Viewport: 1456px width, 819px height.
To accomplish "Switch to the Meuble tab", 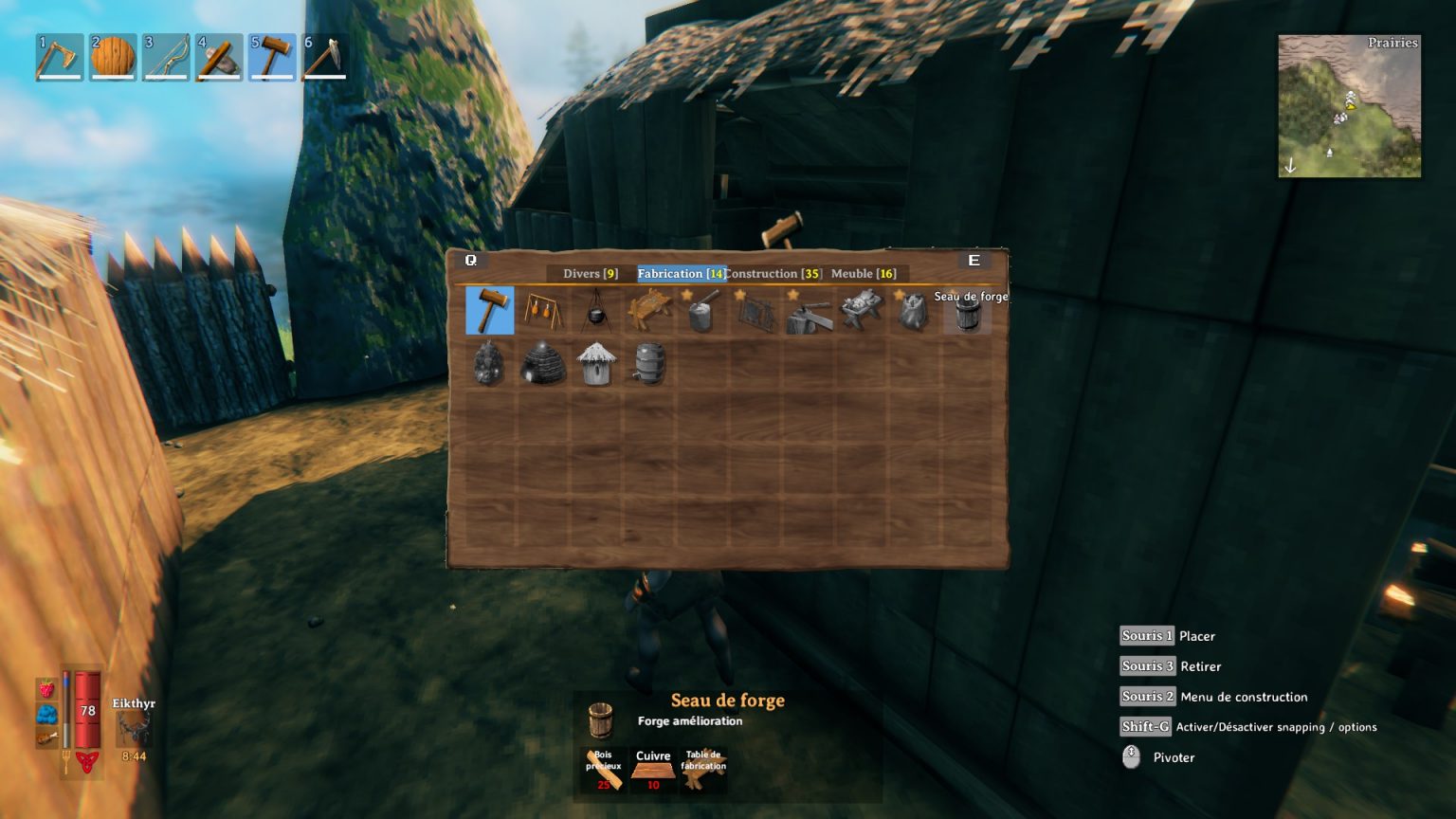I will 866,274.
